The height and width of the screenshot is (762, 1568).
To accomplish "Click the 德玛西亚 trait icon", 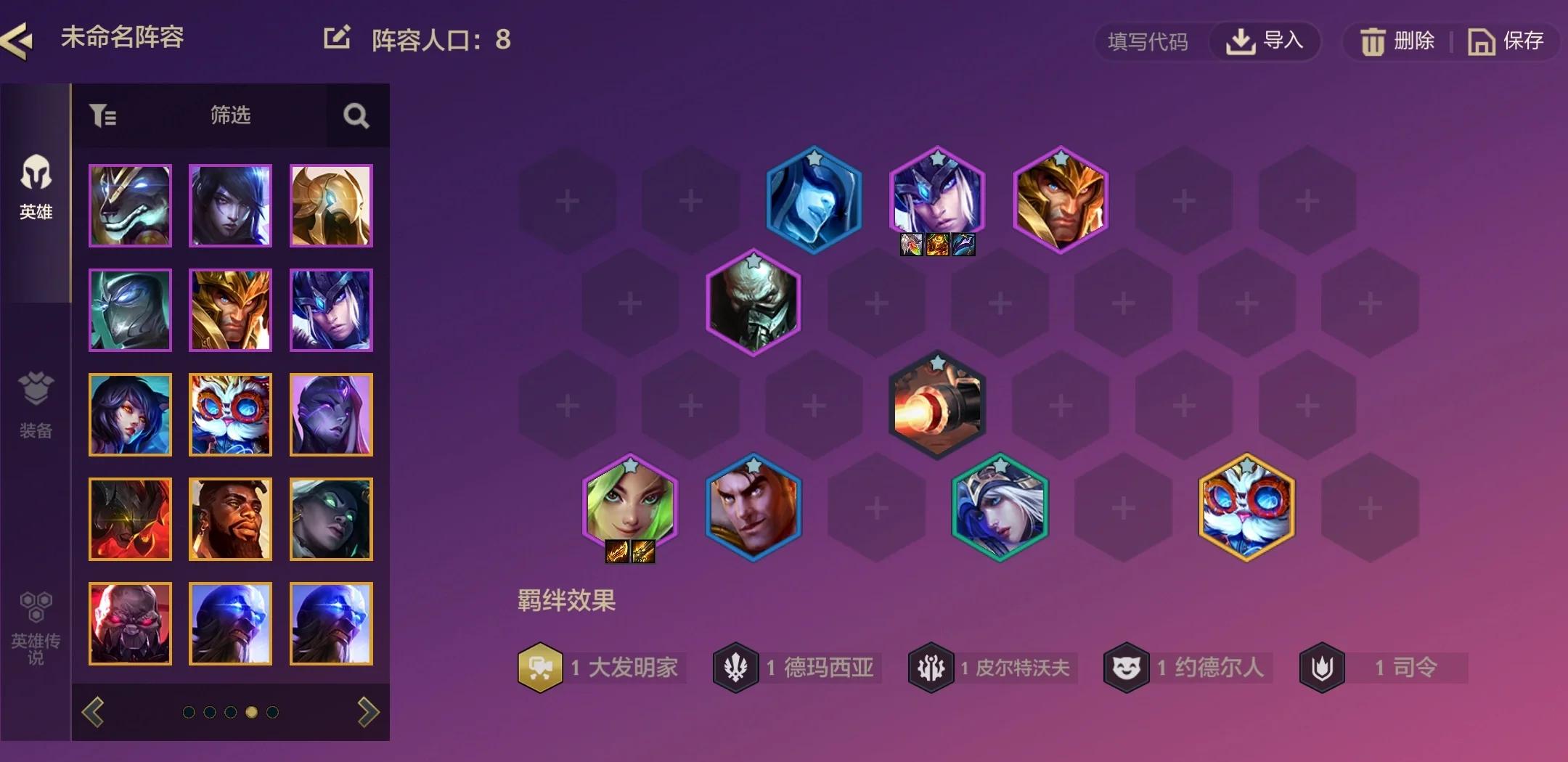I will 735,668.
